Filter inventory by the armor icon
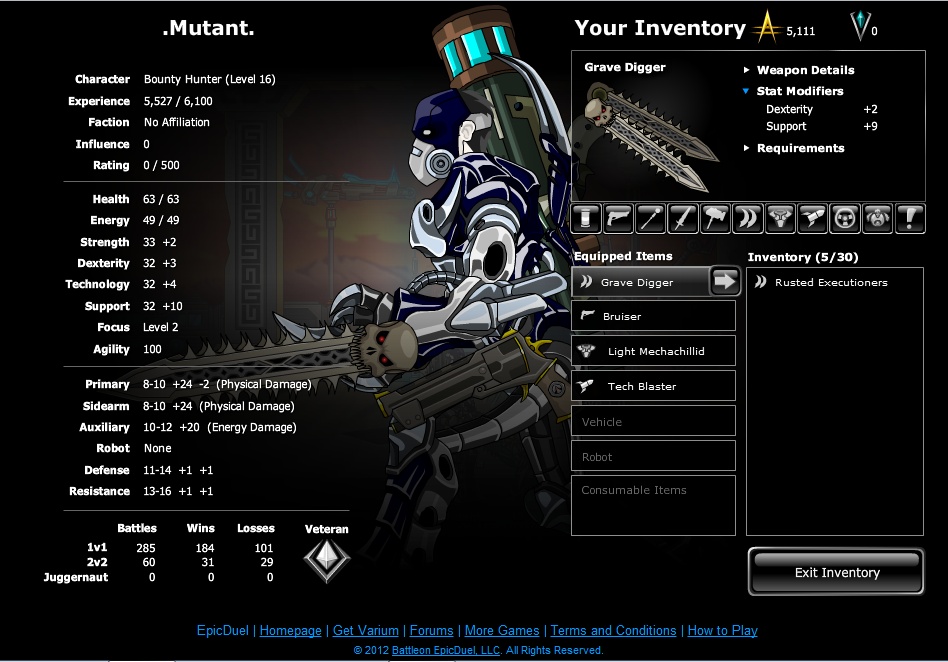The width and height of the screenshot is (948, 662). pyautogui.click(x=779, y=218)
